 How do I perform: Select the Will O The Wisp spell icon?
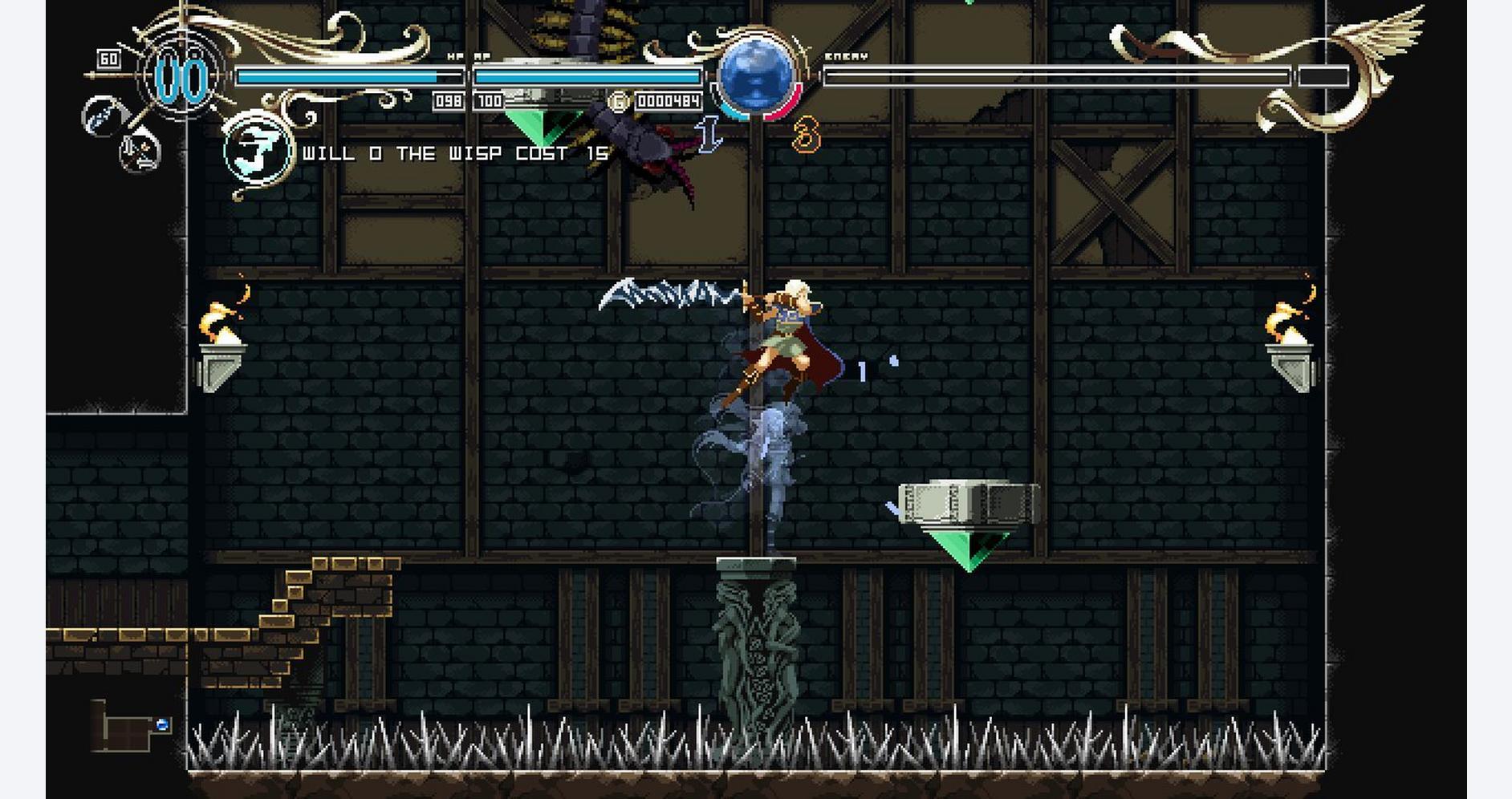pos(256,150)
